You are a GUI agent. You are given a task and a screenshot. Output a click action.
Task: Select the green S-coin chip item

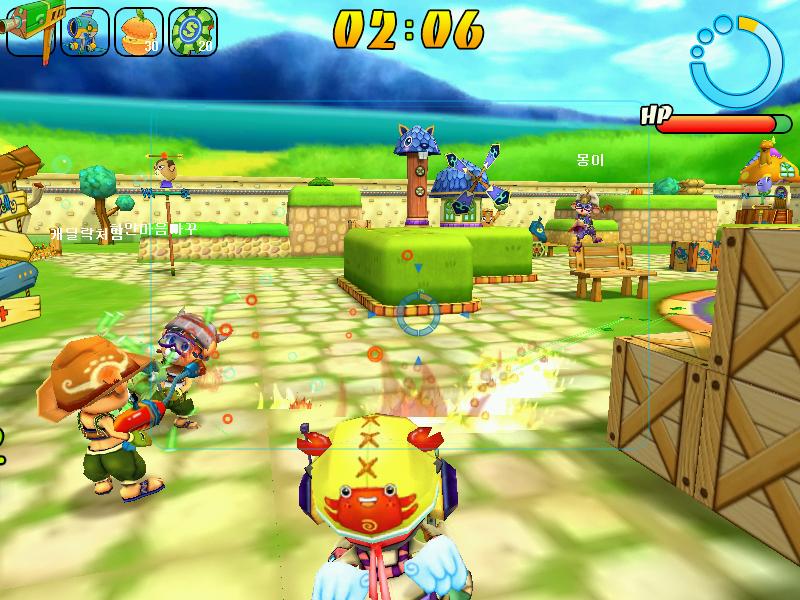point(192,31)
